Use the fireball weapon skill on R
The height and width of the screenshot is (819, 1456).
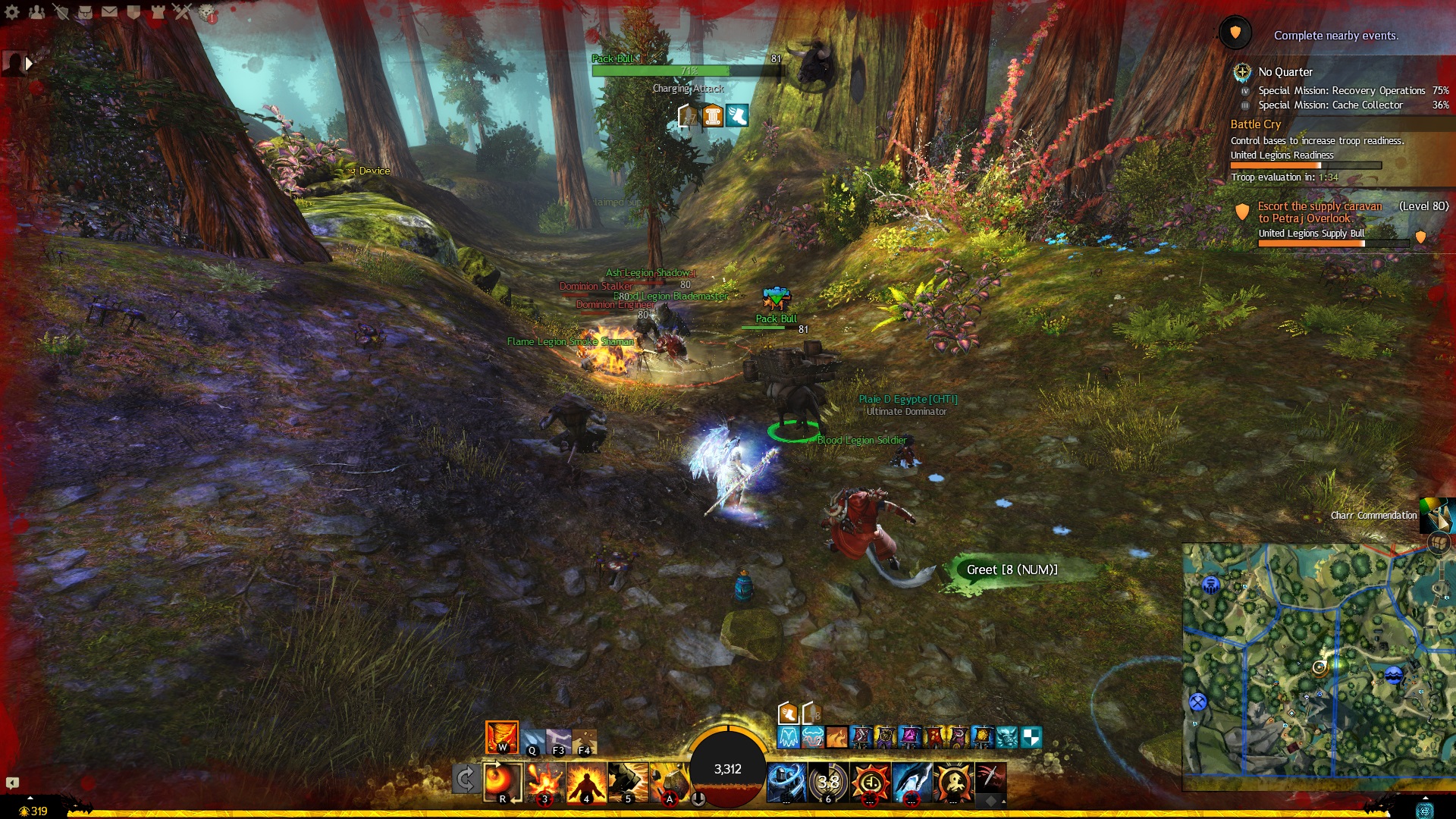[503, 782]
